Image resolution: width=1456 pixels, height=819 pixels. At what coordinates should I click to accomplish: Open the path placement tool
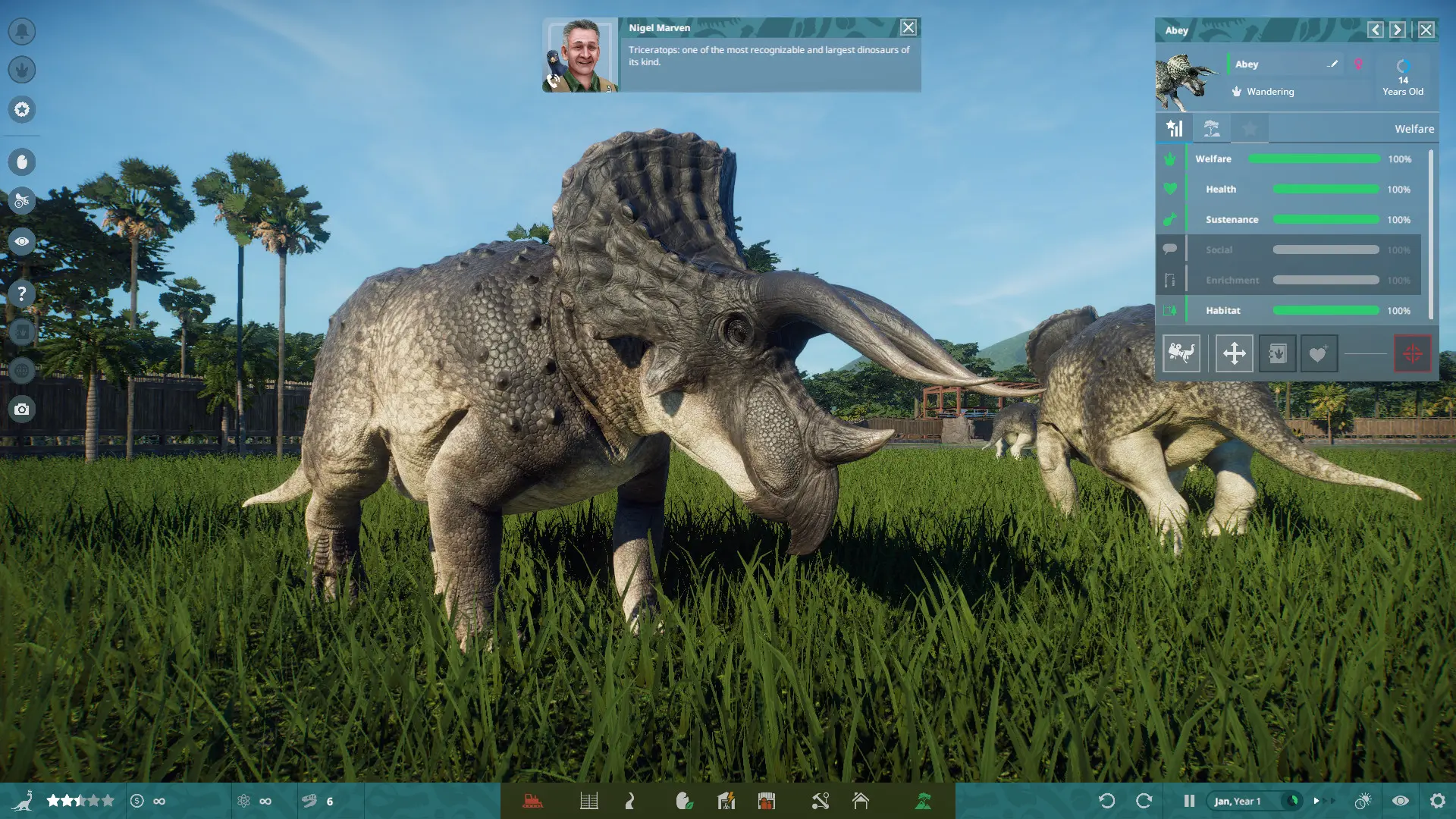[629, 800]
